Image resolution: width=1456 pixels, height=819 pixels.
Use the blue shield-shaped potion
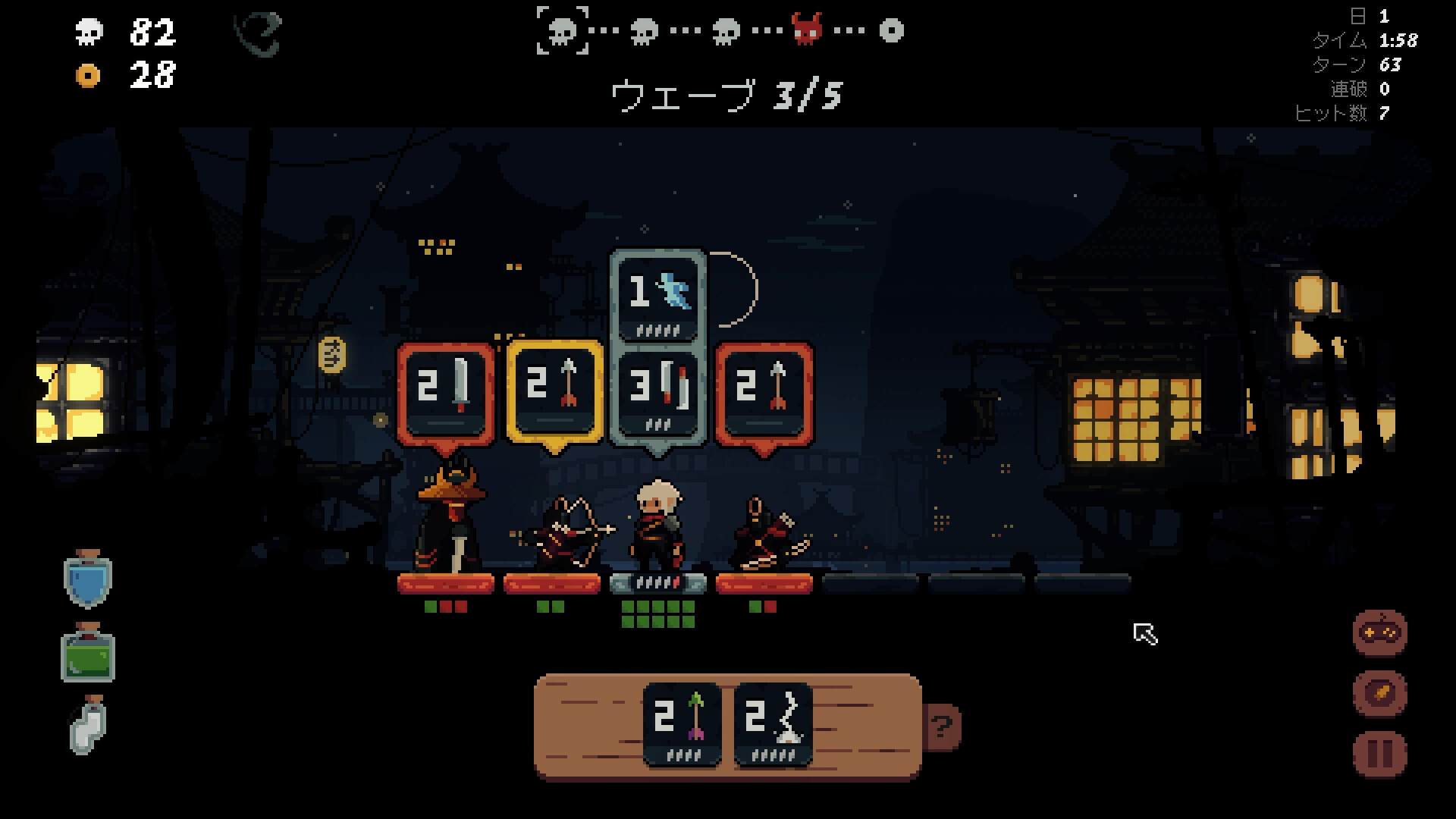(88, 580)
